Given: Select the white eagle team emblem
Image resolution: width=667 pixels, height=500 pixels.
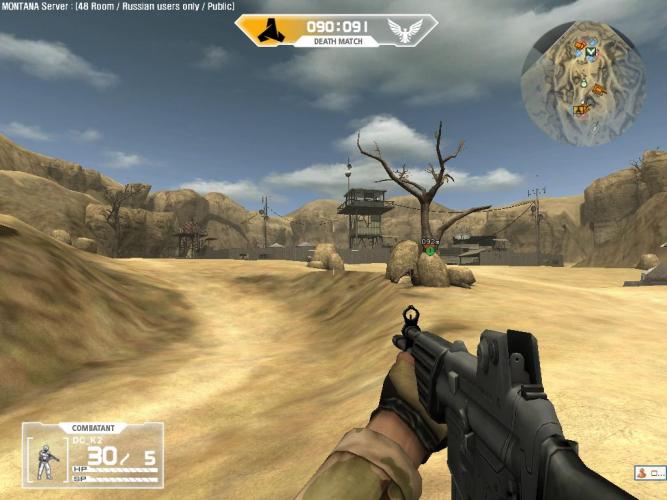Looking at the screenshot, I should (403, 31).
